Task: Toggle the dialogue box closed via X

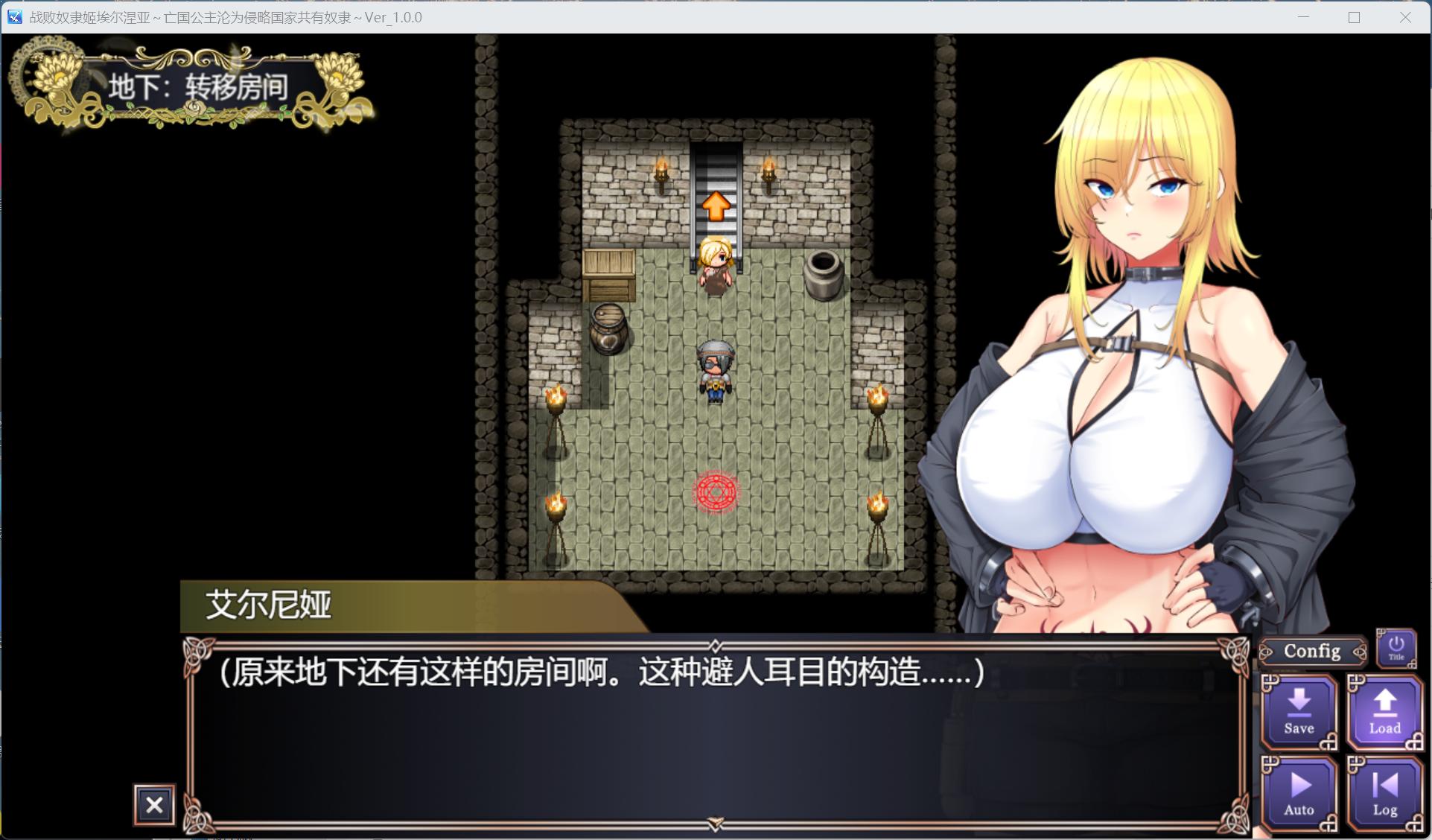Action: click(x=153, y=805)
